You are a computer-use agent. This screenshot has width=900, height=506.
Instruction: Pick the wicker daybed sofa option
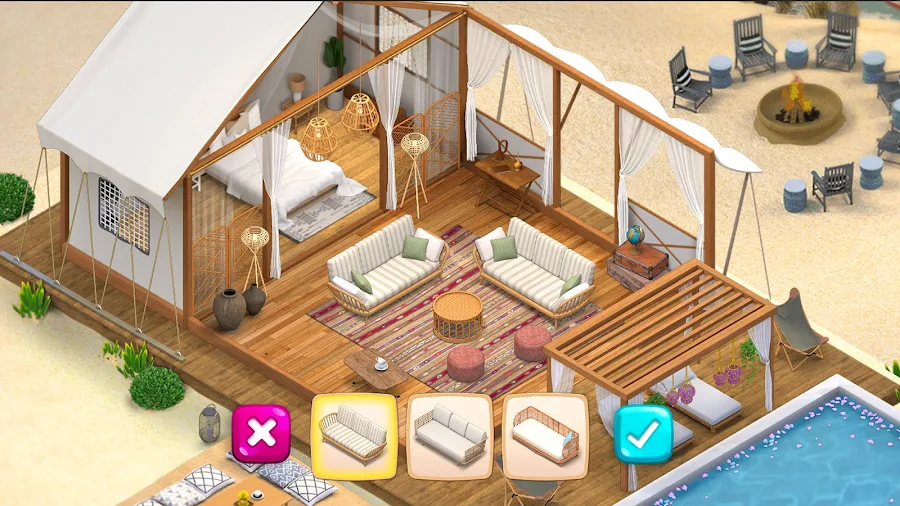coord(544,435)
